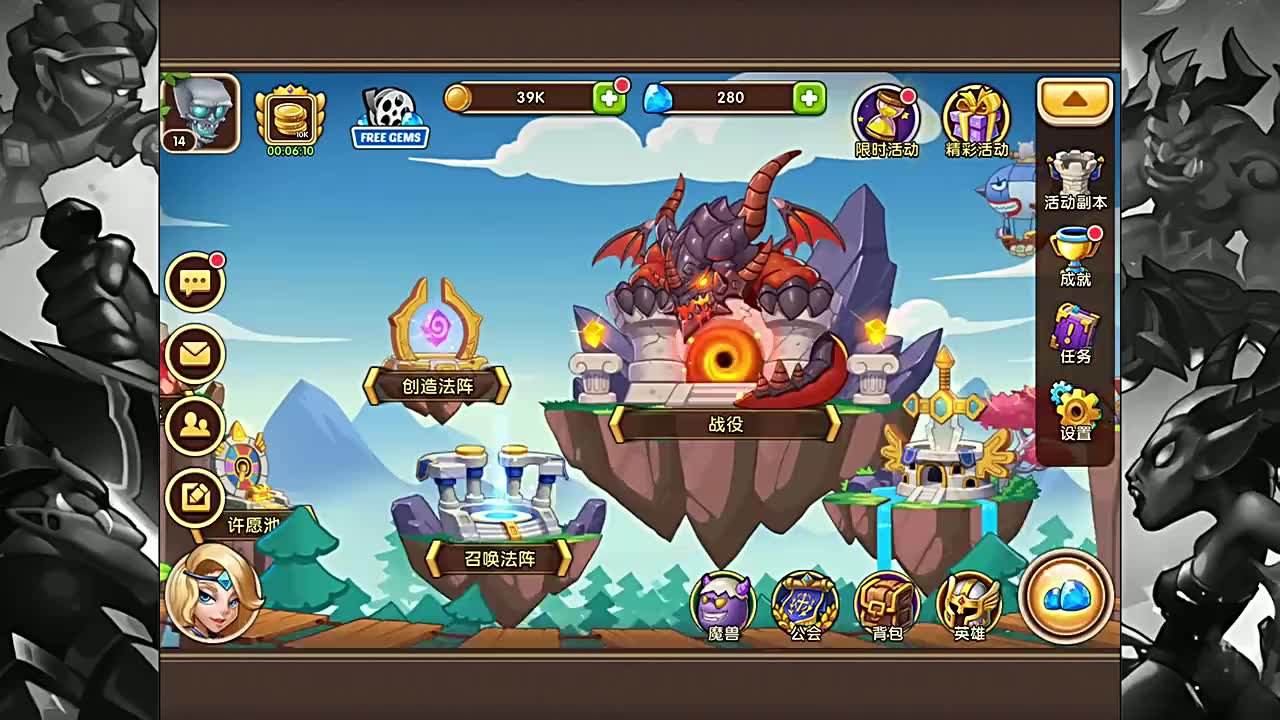The height and width of the screenshot is (720, 1280).
Task: Open the 召唤法阵 summoning circle
Action: (x=498, y=560)
